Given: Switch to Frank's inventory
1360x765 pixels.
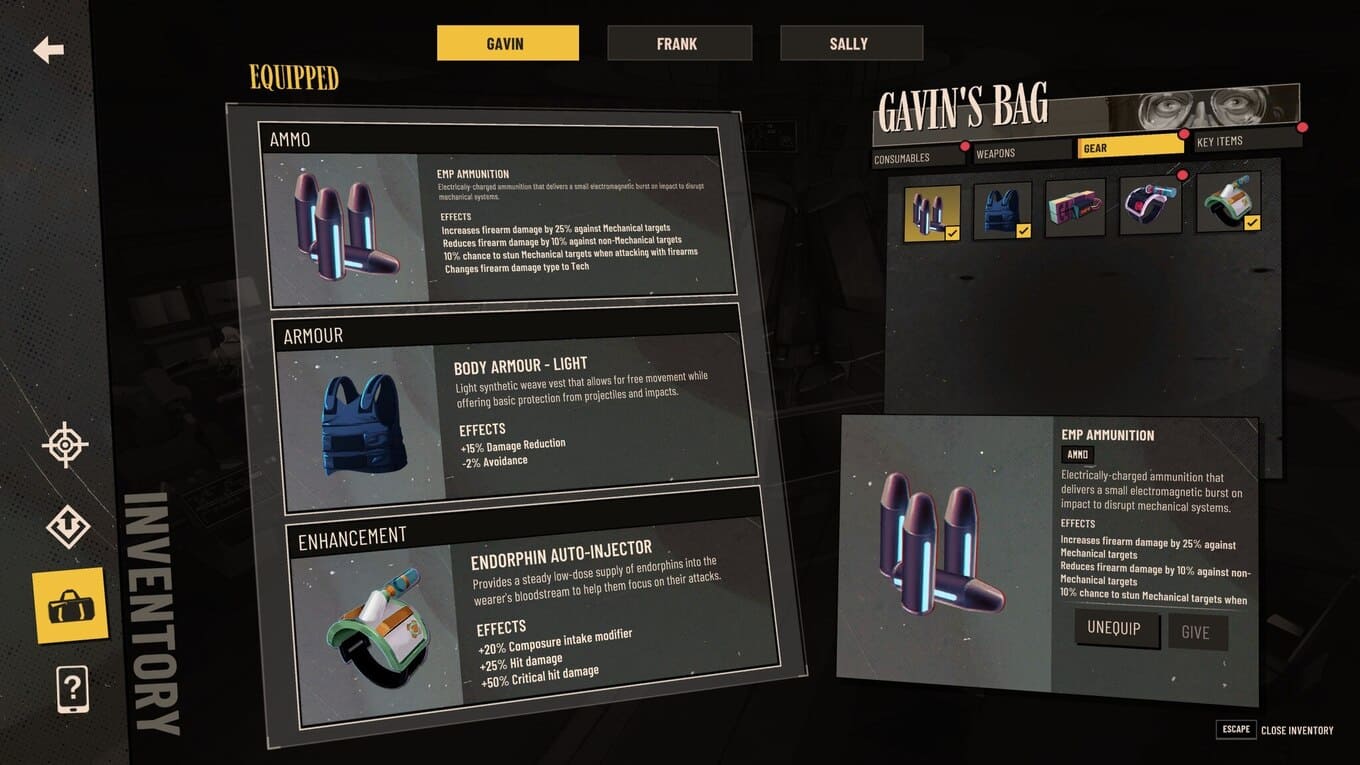Looking at the screenshot, I should tap(679, 43).
